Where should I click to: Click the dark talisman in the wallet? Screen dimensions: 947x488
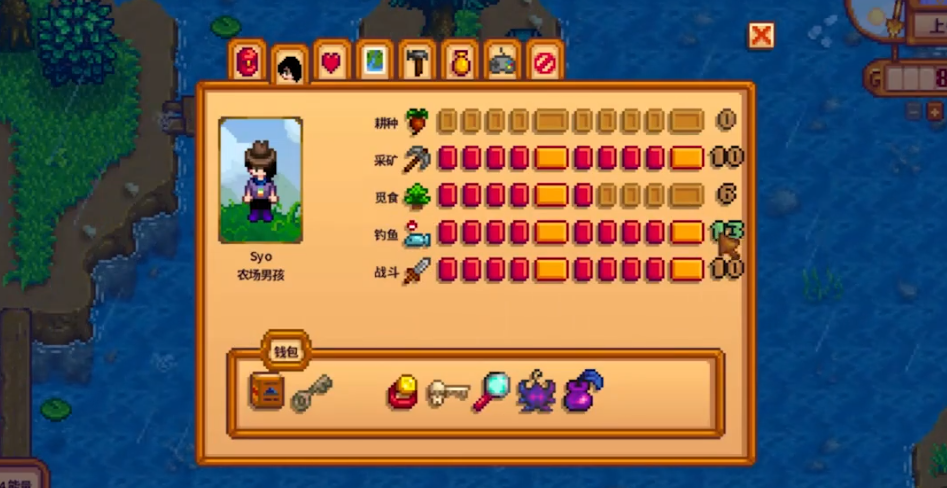(536, 392)
